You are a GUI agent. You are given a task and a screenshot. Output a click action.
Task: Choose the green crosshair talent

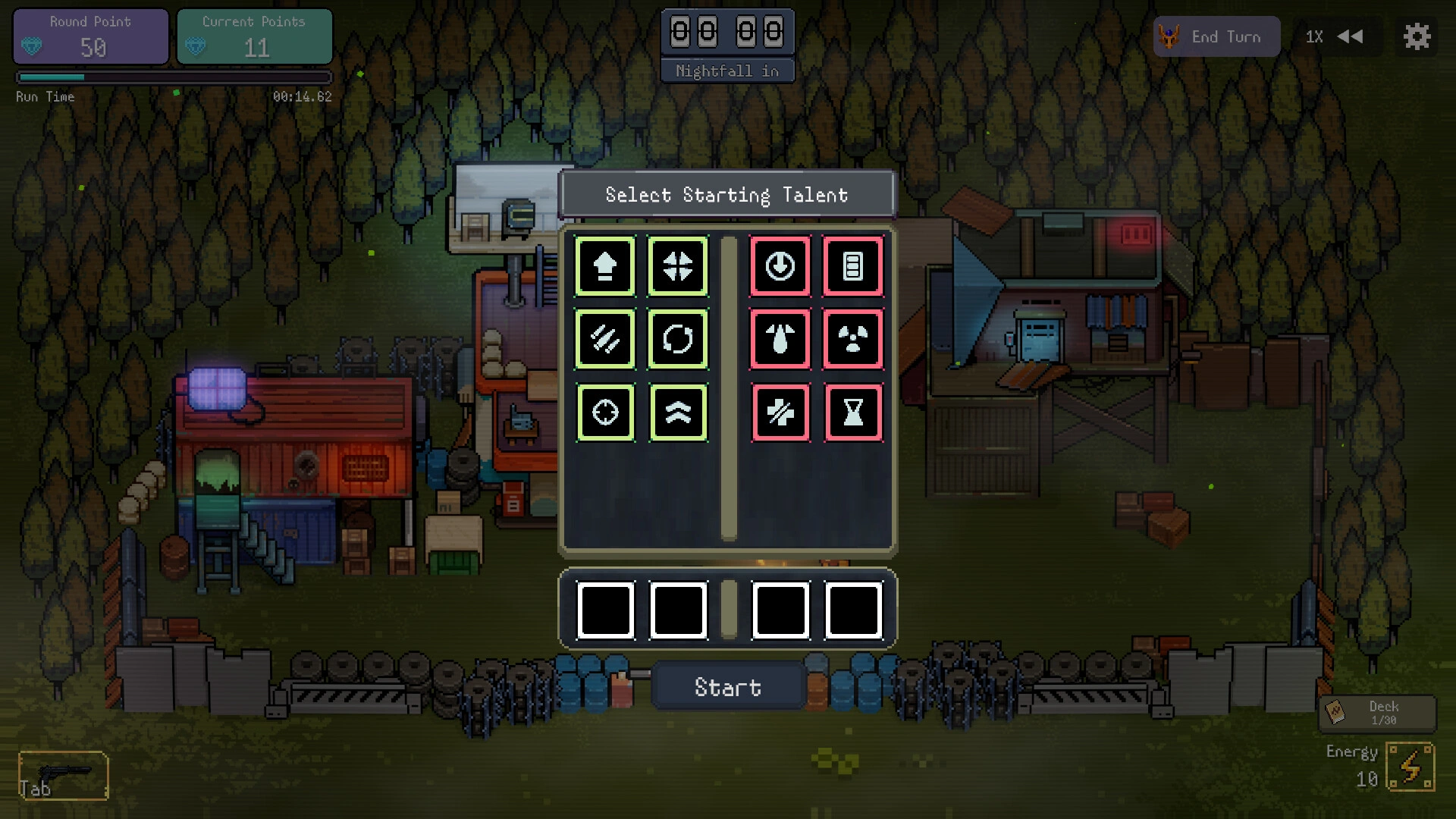(604, 413)
